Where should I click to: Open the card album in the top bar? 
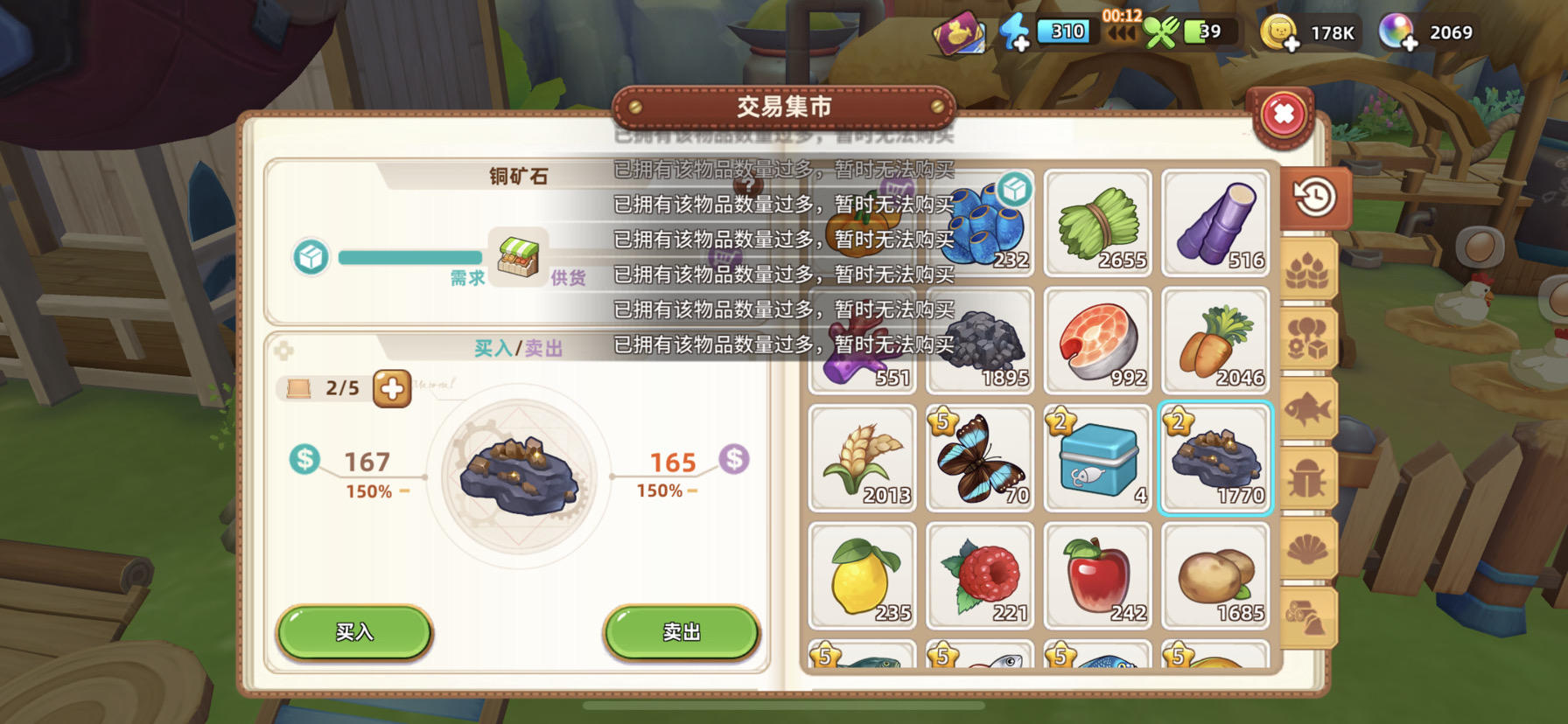tap(962, 31)
